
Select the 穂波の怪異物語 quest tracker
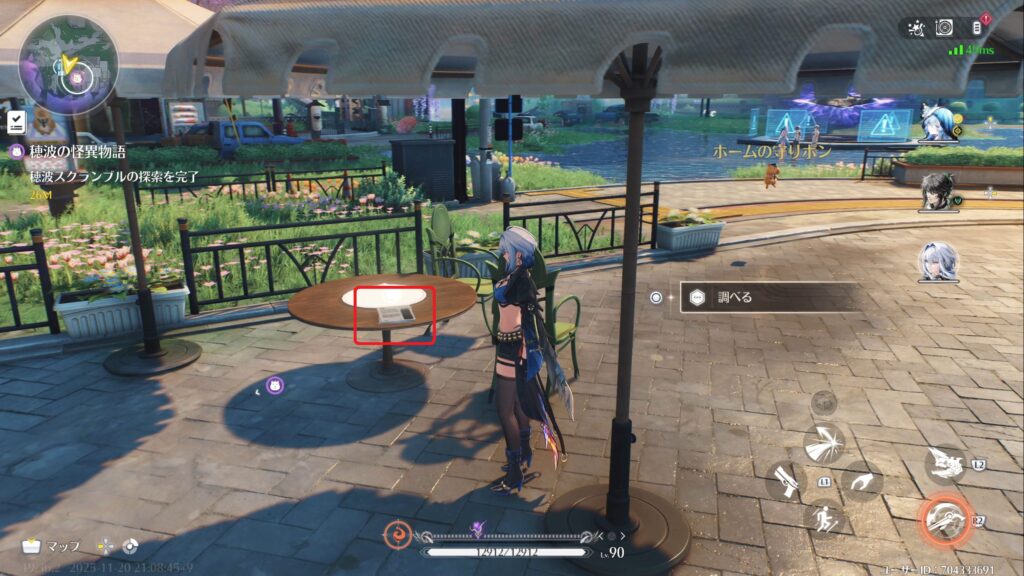(70, 152)
